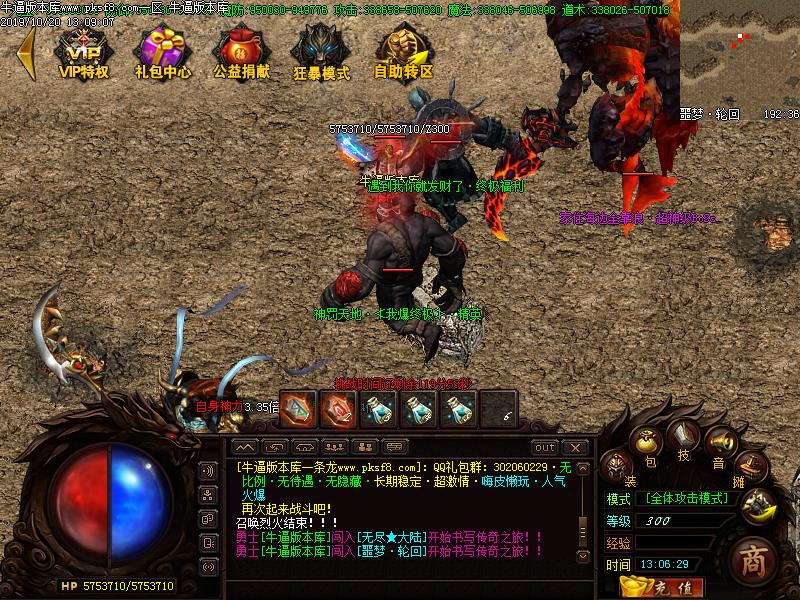Screen dimensions: 800x600
Task: Open the minimap in the corner
Action: [x=740, y=52]
